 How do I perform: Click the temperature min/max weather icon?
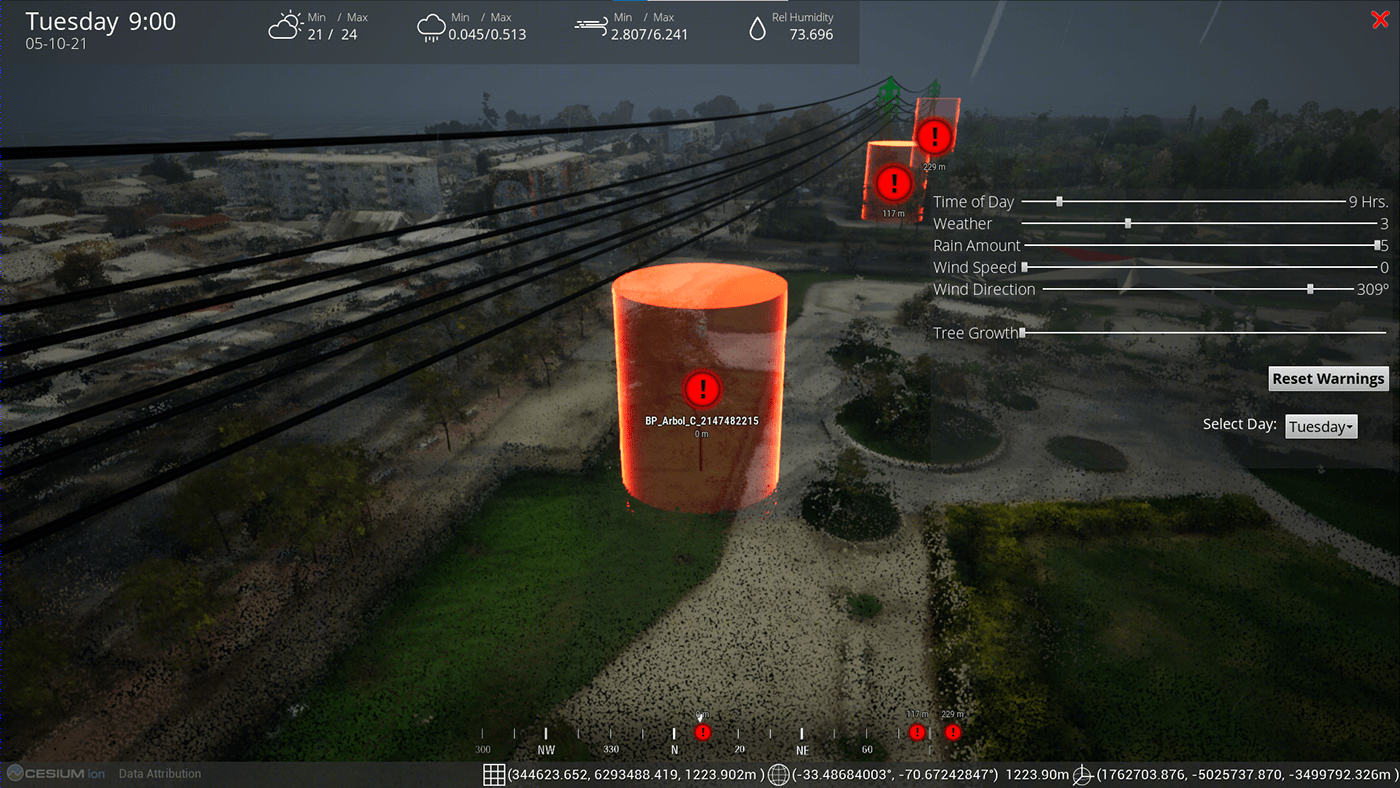coord(285,25)
